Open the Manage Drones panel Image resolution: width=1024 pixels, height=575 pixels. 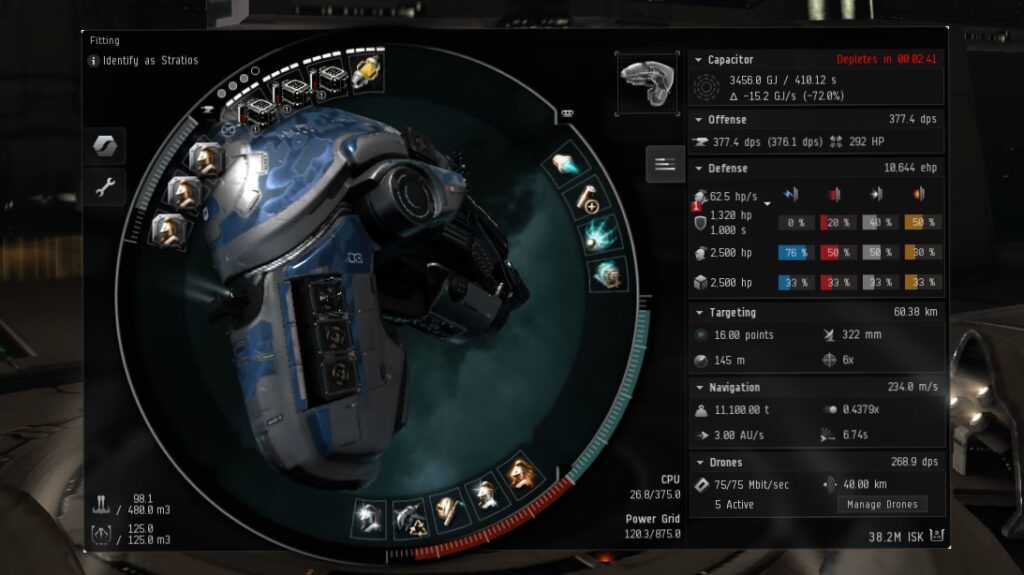(881, 504)
